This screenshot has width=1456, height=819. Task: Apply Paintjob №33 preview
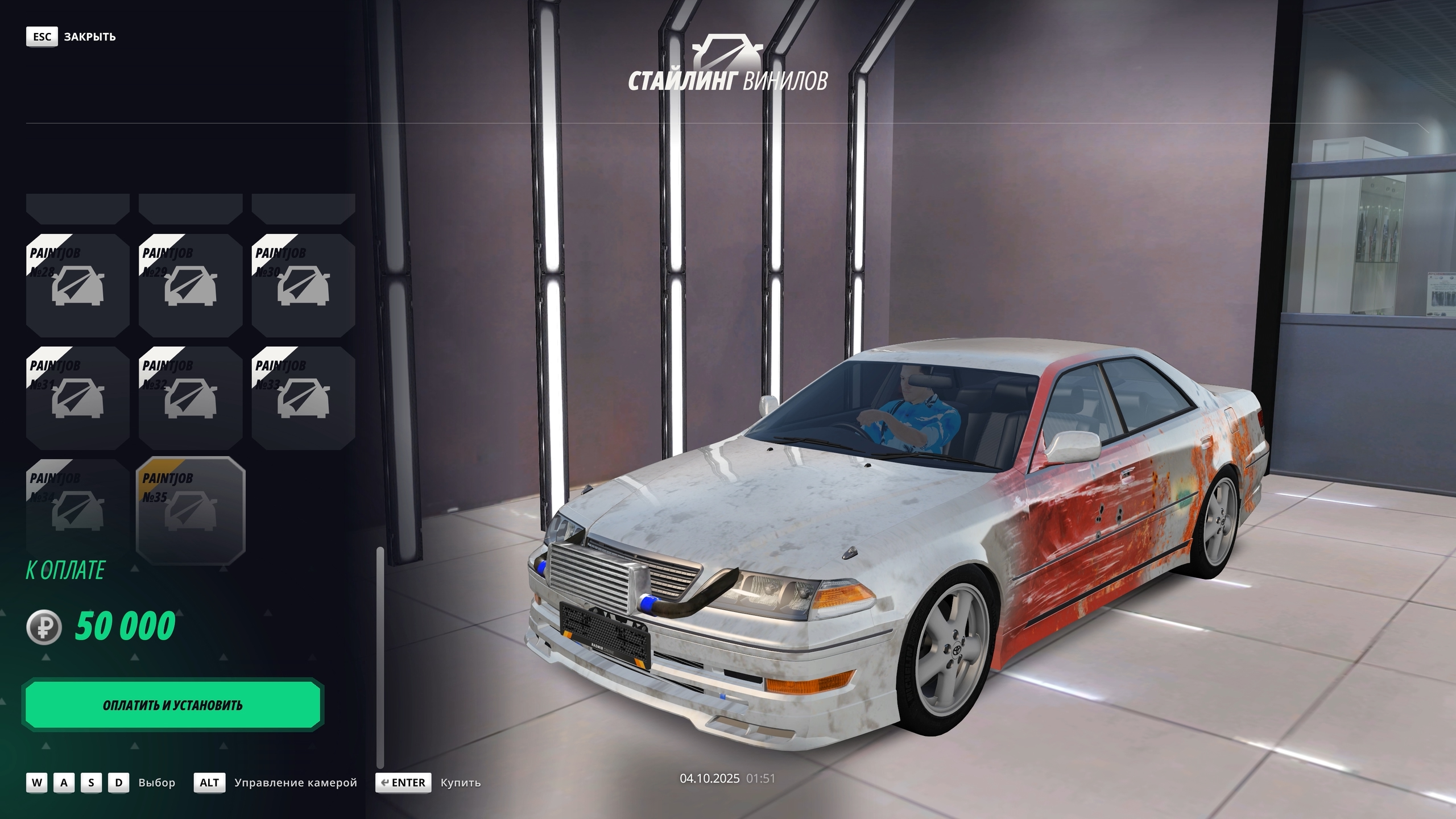coord(303,398)
